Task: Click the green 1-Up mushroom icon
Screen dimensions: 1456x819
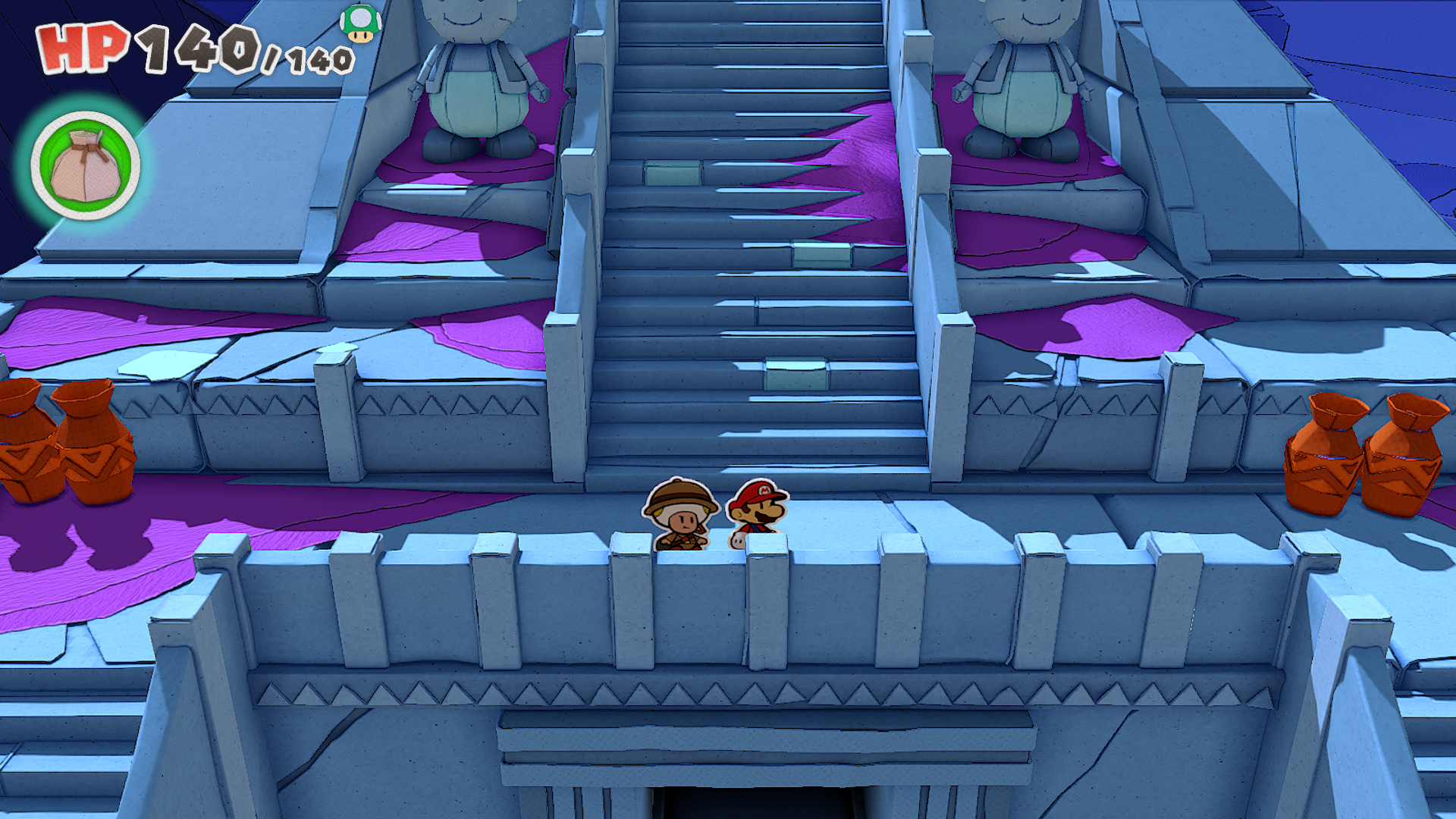Action: 360,23
